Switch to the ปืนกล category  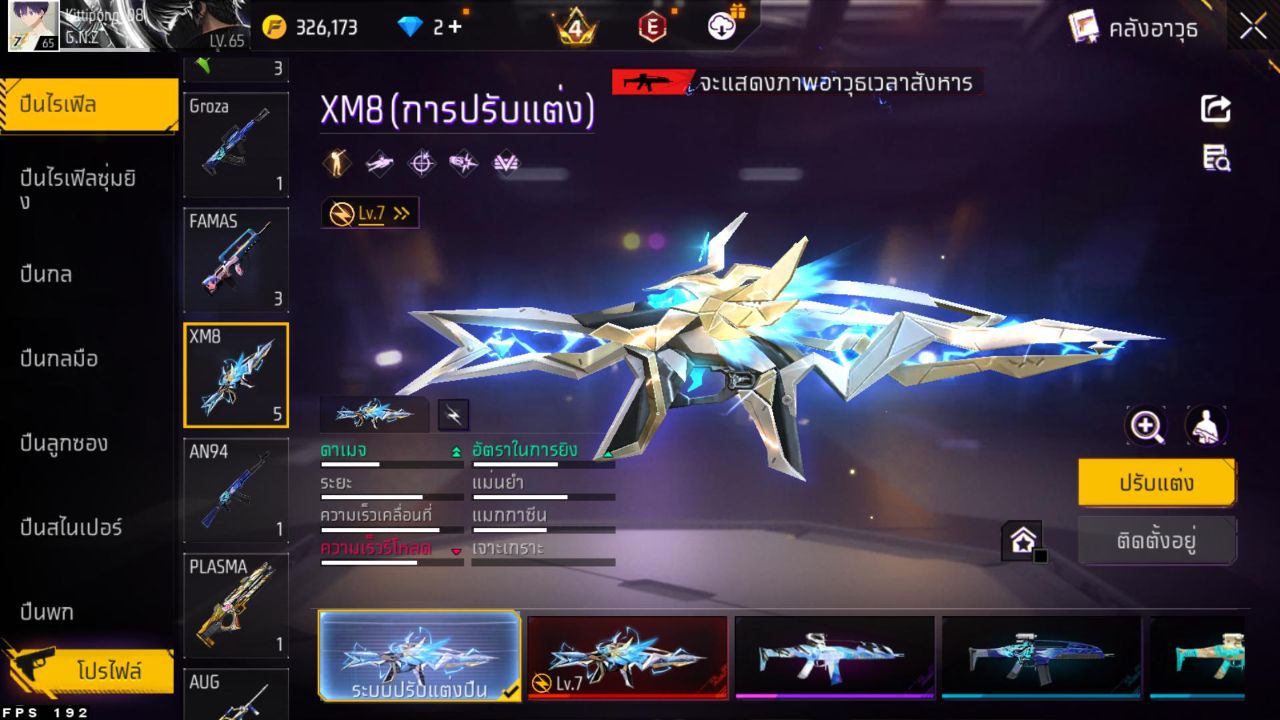click(x=47, y=274)
